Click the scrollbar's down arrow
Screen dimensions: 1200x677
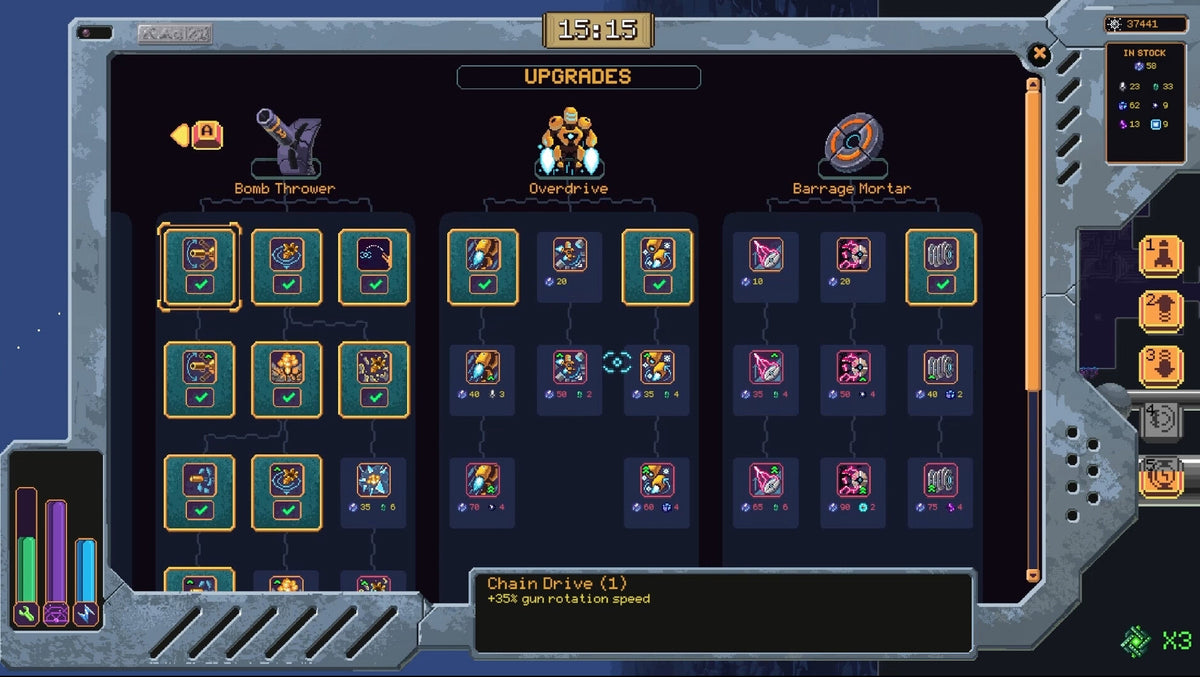[1033, 575]
